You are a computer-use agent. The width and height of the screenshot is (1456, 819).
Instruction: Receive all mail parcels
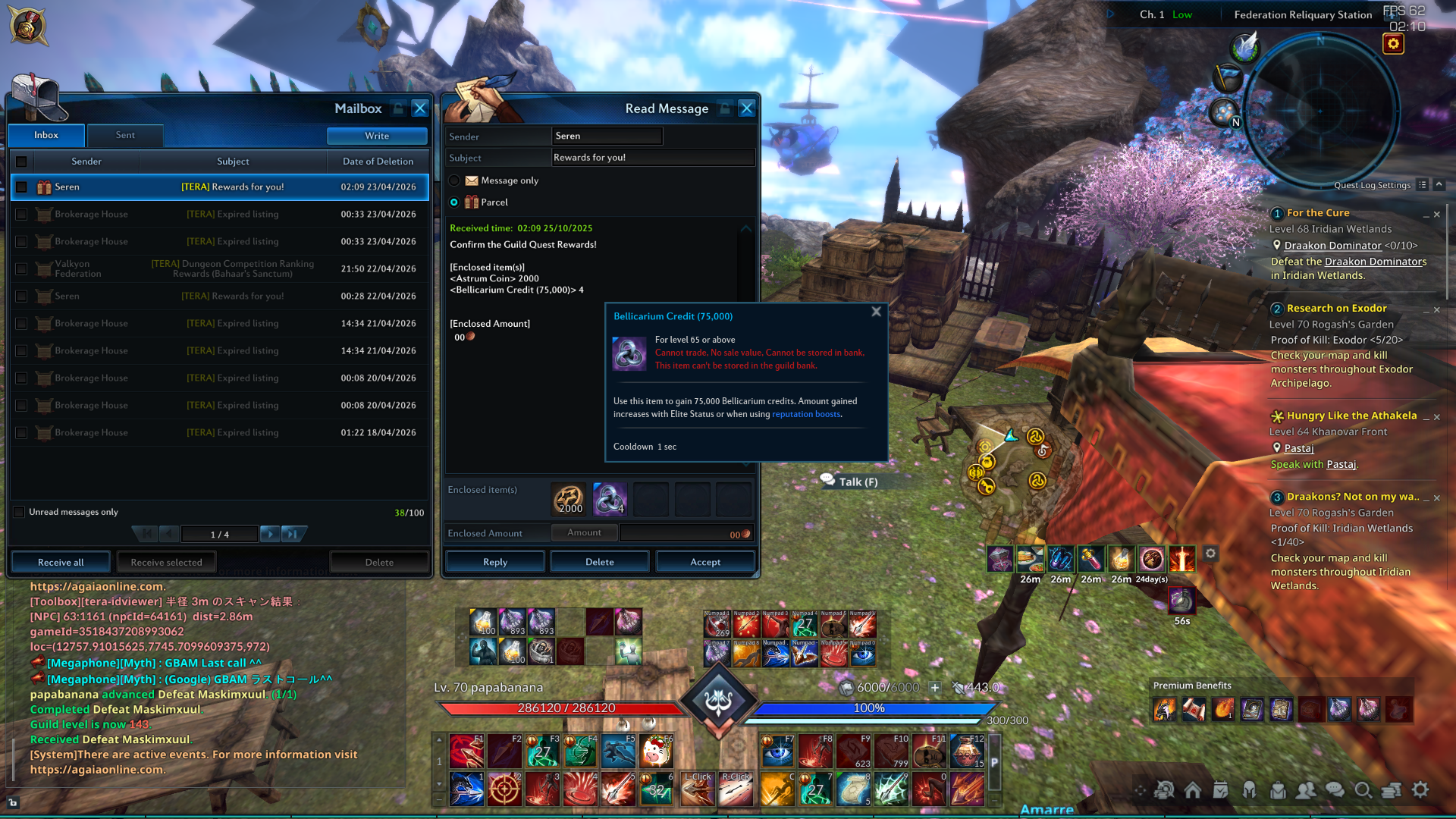[x=61, y=562]
